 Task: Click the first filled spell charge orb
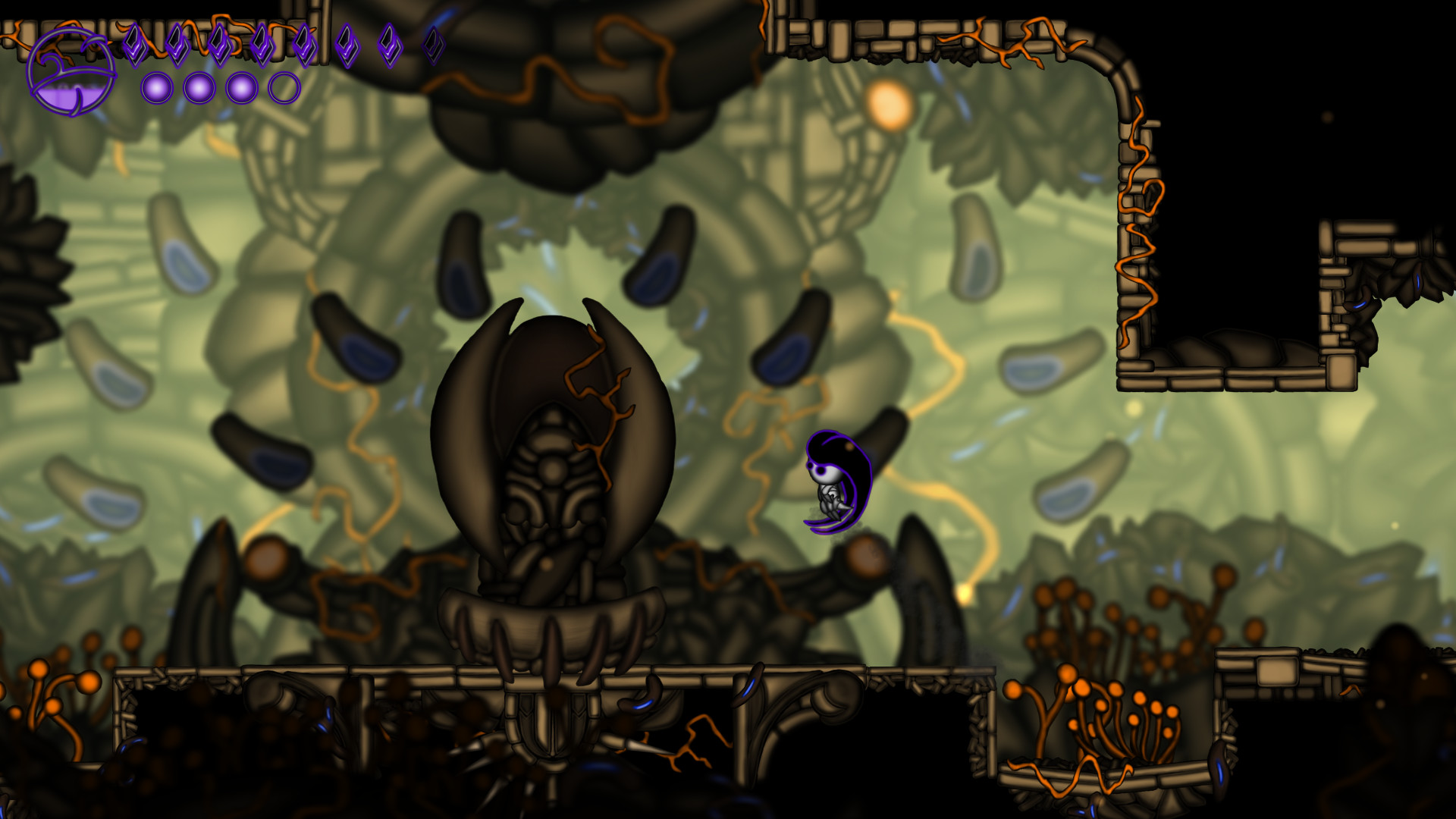(156, 86)
